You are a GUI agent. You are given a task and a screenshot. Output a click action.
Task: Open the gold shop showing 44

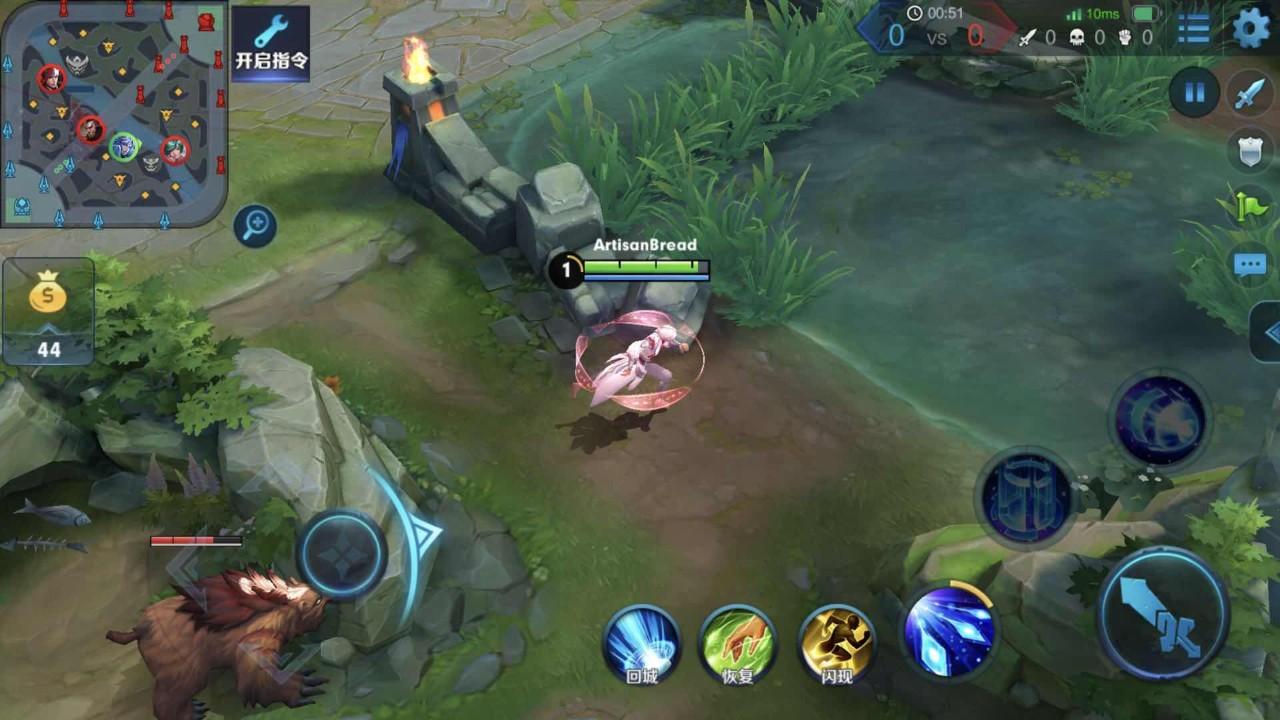48,311
